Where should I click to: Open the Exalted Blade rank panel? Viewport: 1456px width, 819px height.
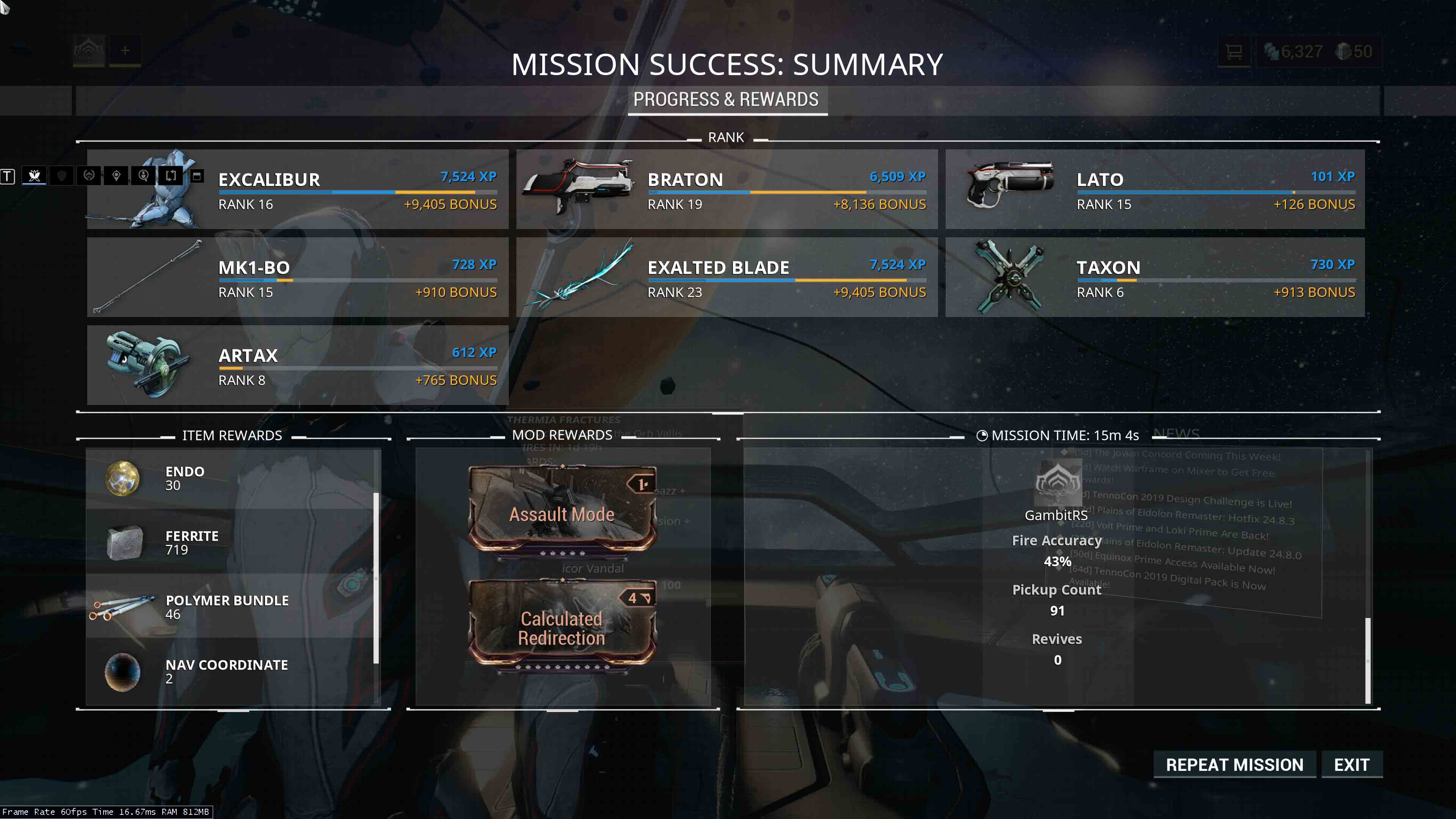point(726,277)
